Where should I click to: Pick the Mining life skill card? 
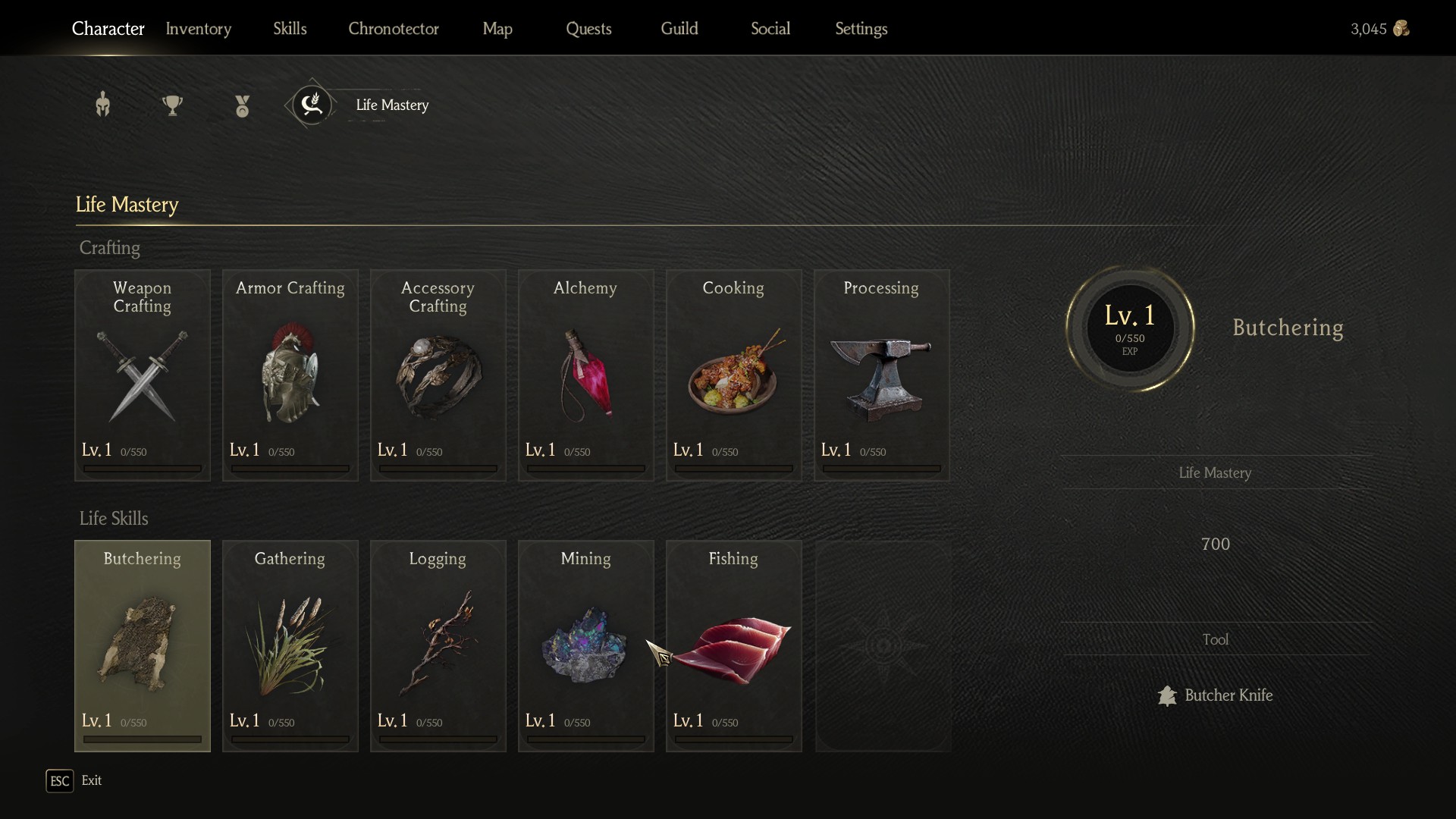click(x=585, y=645)
